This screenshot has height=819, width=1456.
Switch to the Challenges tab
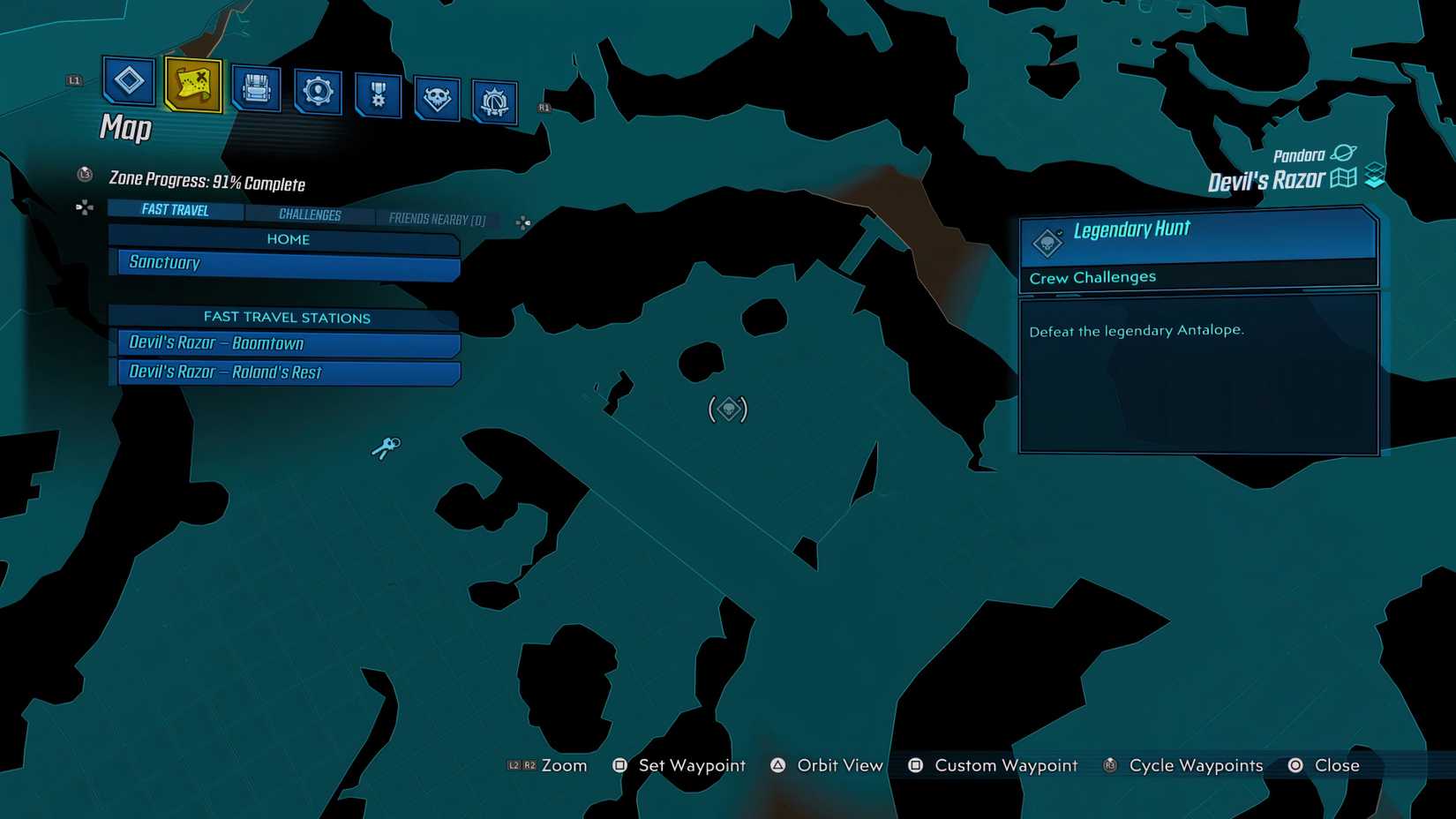[x=310, y=214]
